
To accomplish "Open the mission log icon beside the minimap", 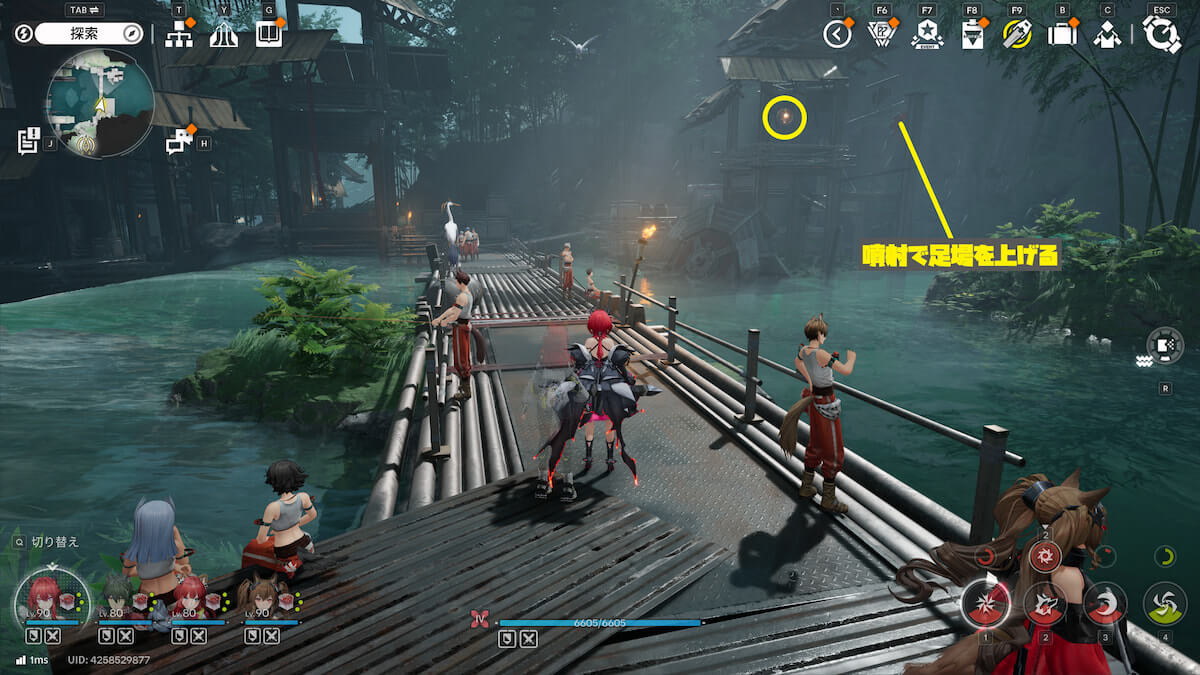I will click(28, 141).
